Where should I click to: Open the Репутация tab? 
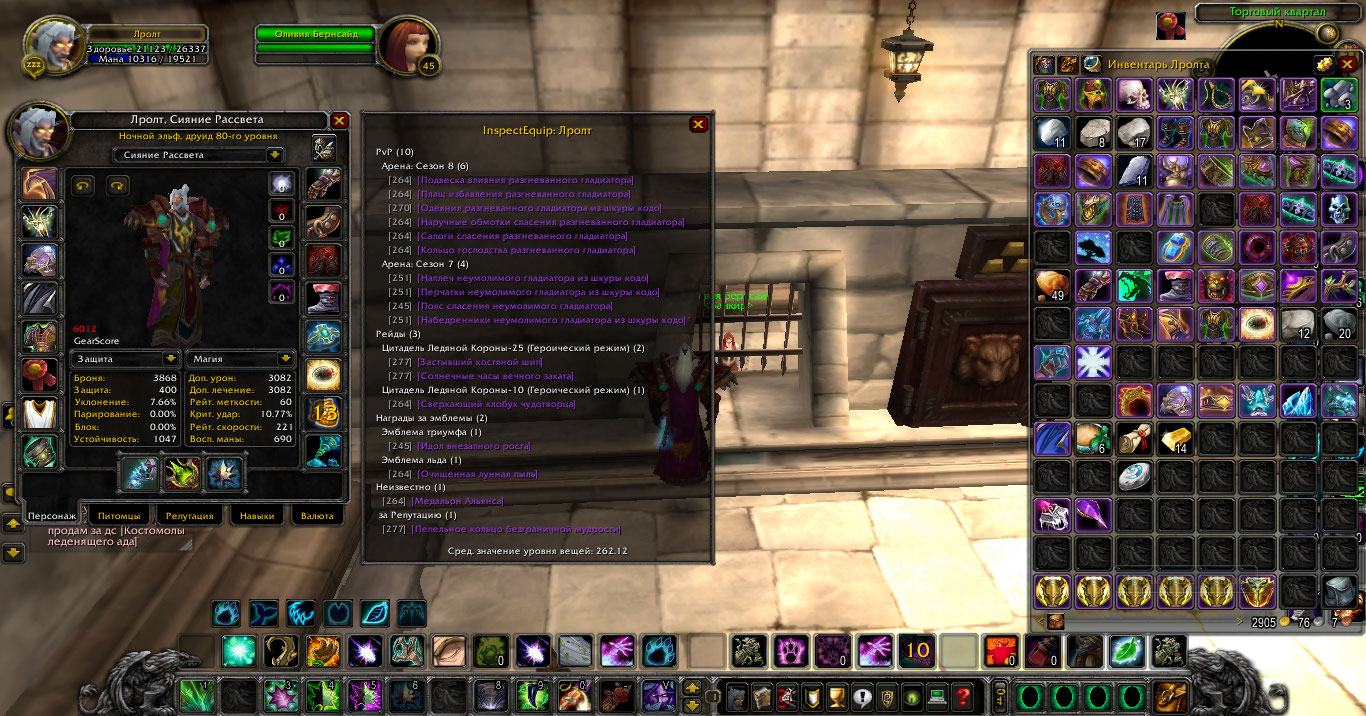(190, 515)
